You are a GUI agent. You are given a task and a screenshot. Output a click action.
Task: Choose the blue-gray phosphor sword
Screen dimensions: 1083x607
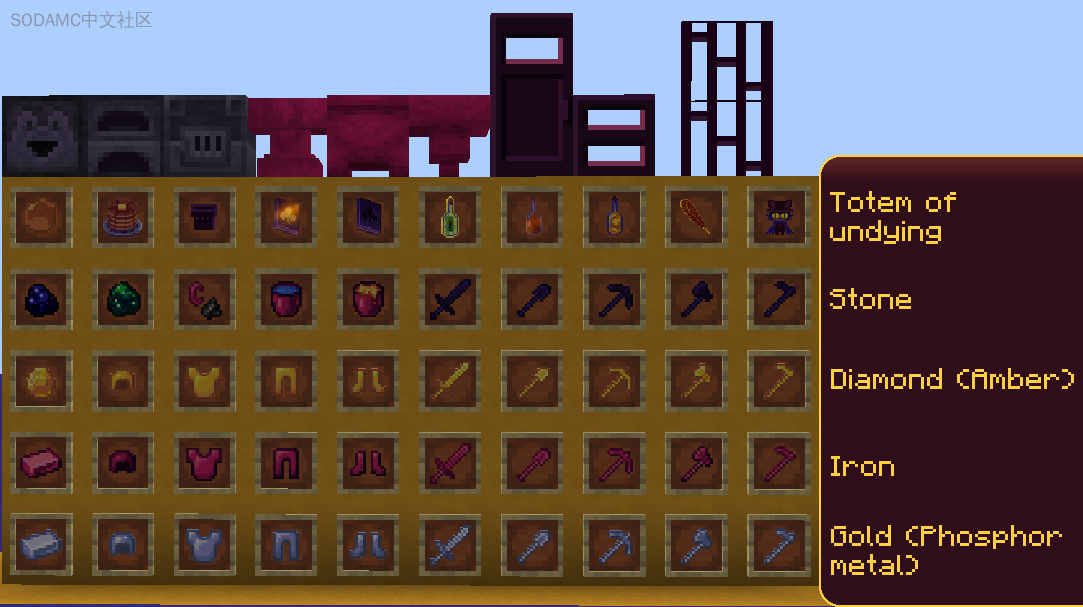coord(451,545)
